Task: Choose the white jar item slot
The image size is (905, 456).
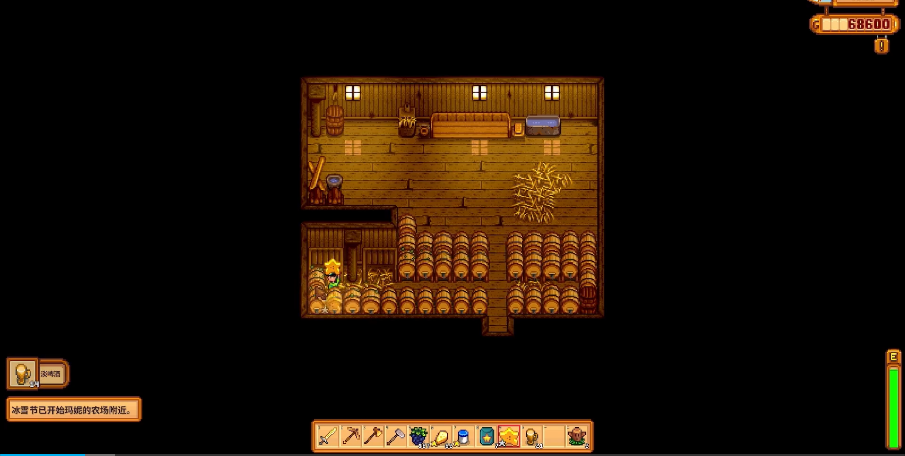Action: [463, 436]
